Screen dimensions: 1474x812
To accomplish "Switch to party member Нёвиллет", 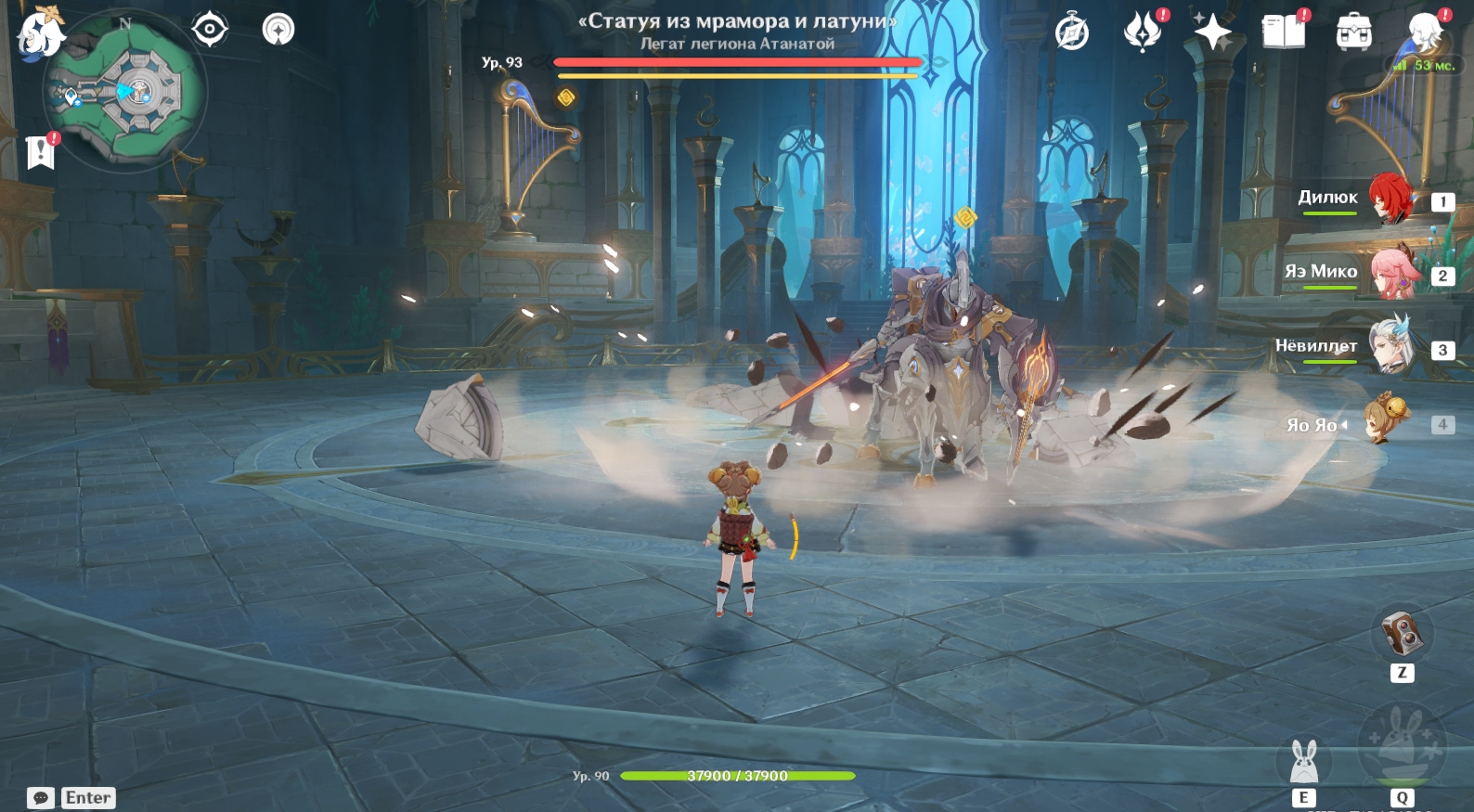I will coord(1391,347).
